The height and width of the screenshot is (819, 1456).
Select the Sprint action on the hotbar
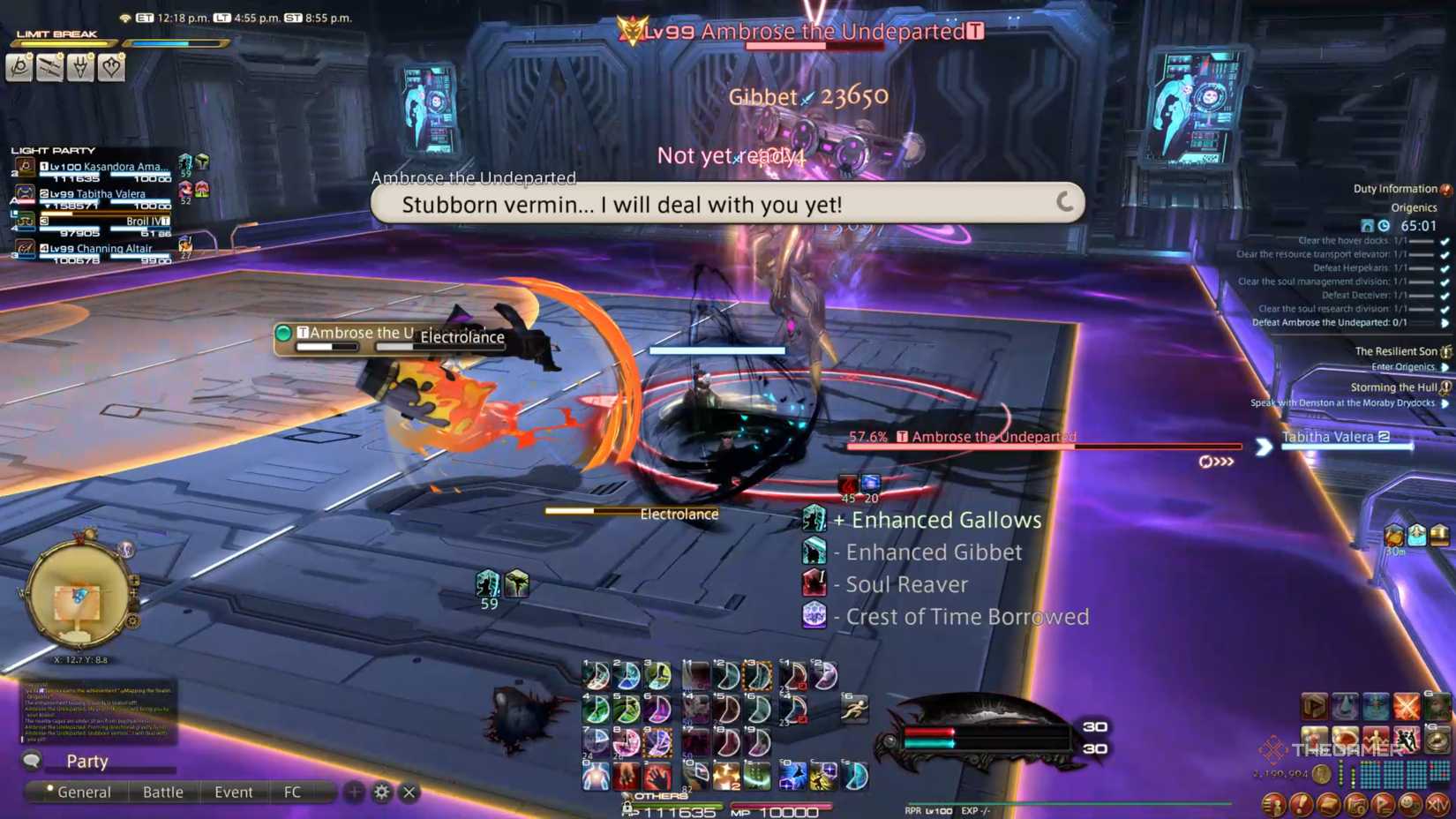[x=854, y=709]
